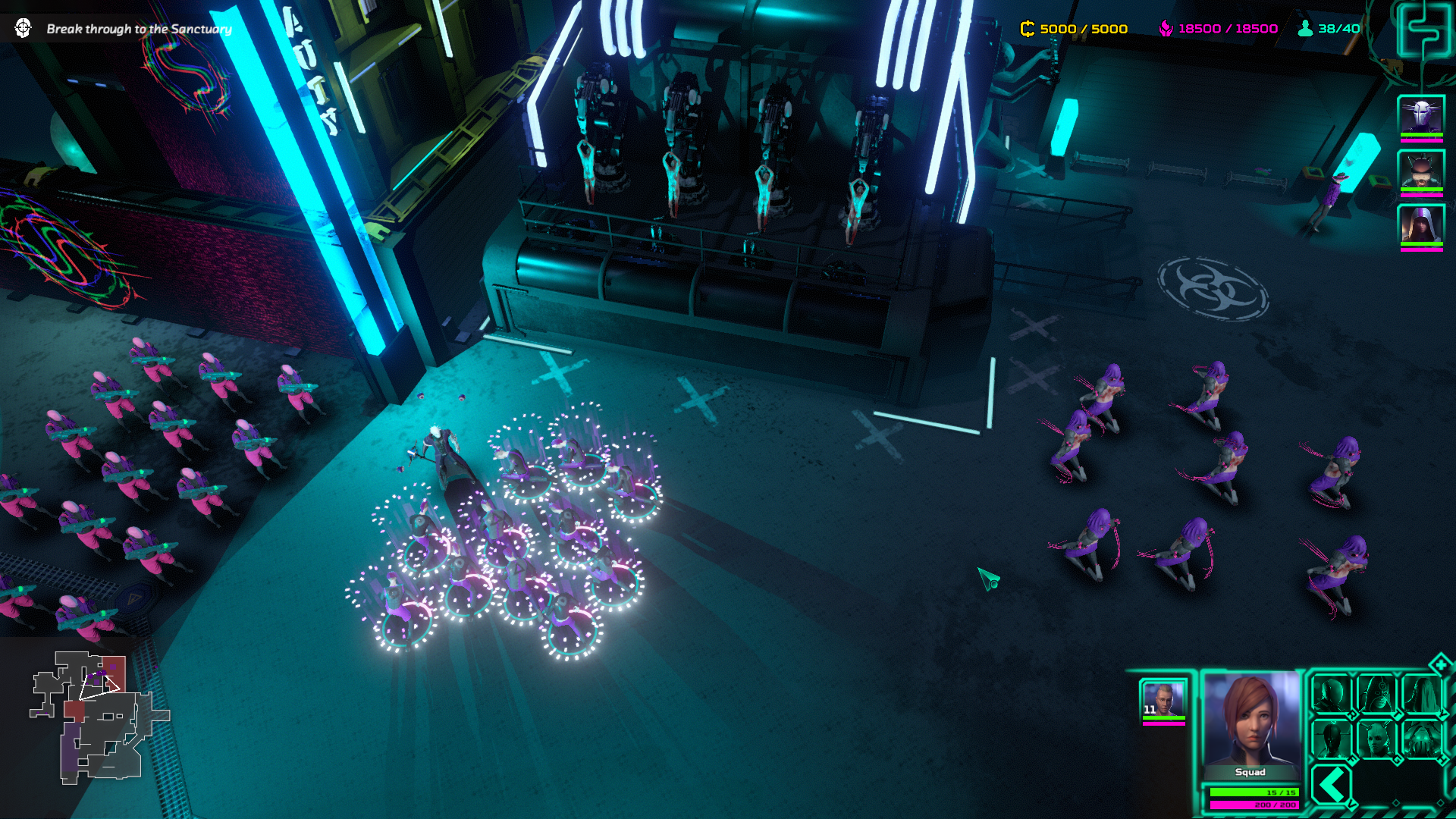Select the ability icon bound to hotkey R
Screen dimensions: 1456x819
click(1331, 695)
